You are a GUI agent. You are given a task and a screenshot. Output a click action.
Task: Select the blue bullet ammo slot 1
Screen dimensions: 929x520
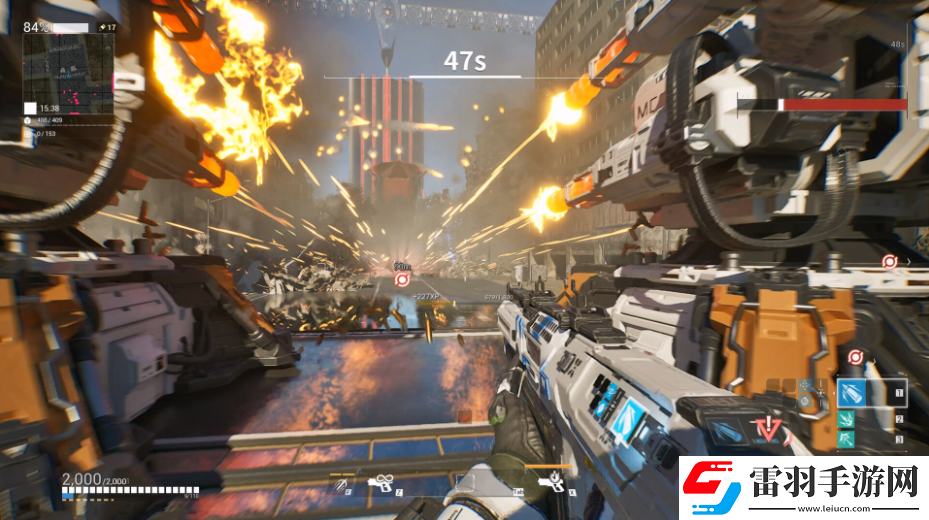pos(853,392)
